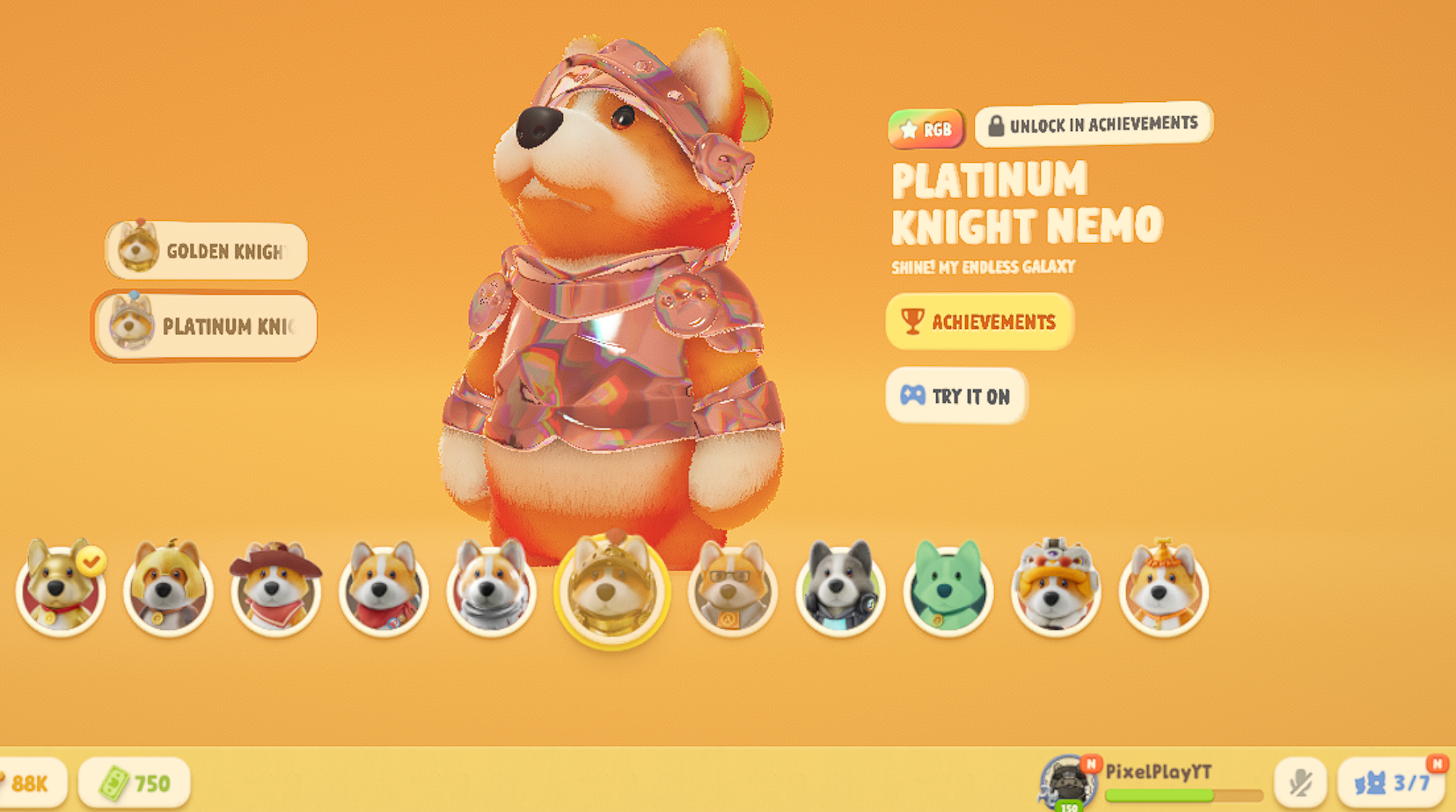The image size is (1456, 812).
Task: Pick the lion dance costume corgi
Action: click(1055, 589)
